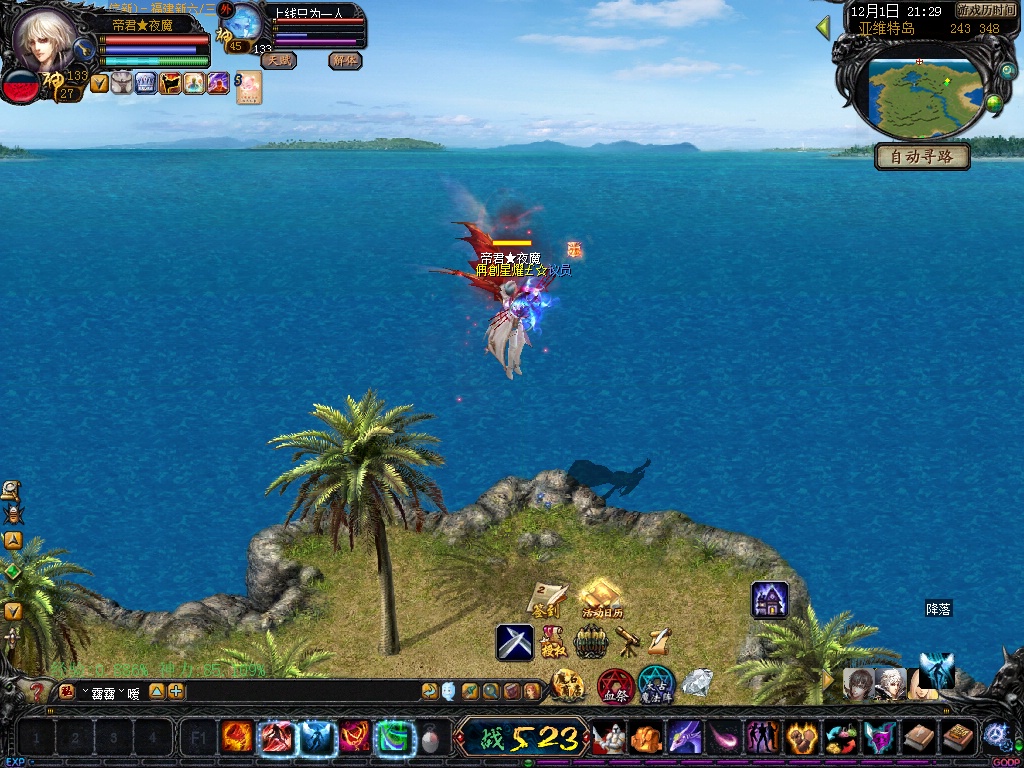Use the fire skill in hotbar
This screenshot has width=1024, height=768.
point(238,738)
